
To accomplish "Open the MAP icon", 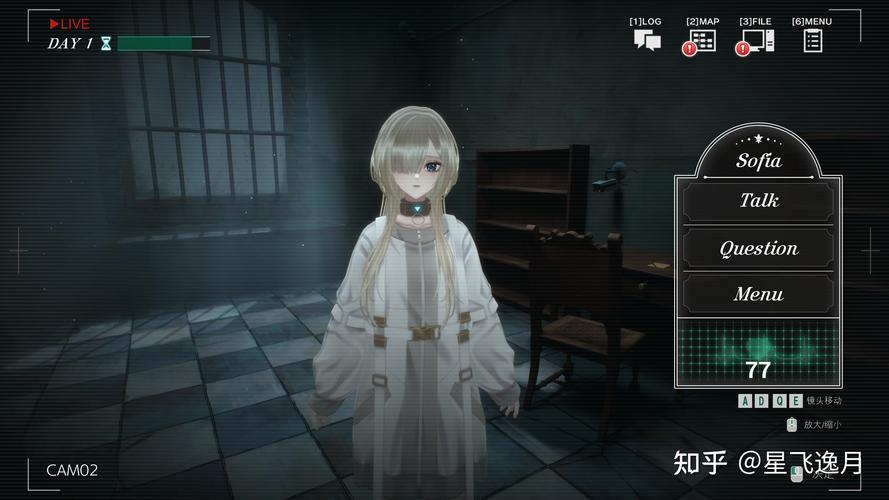I will click(703, 40).
